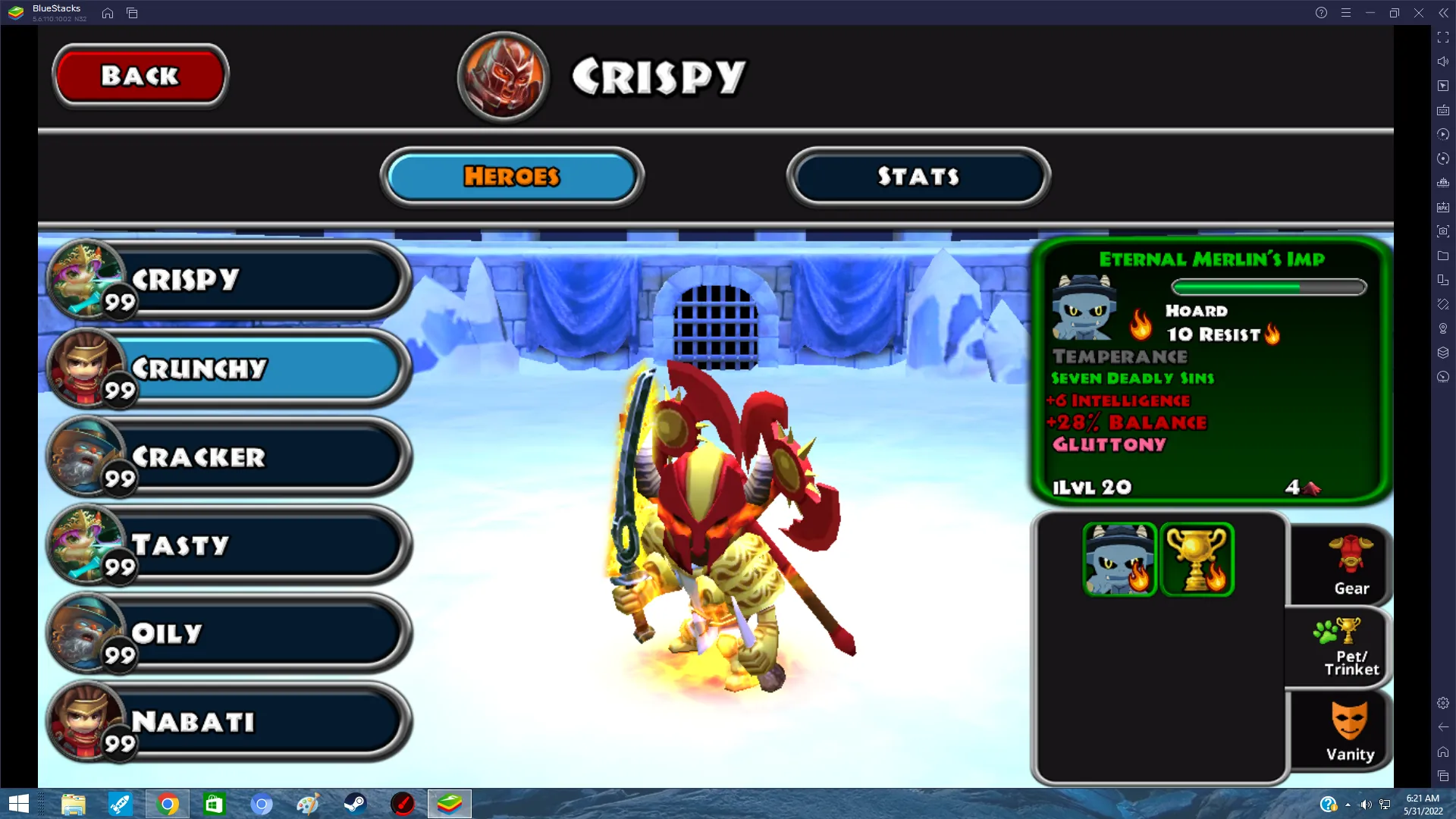Show the Pet/Trinket category
This screenshot has width=1456, height=819.
[1351, 649]
